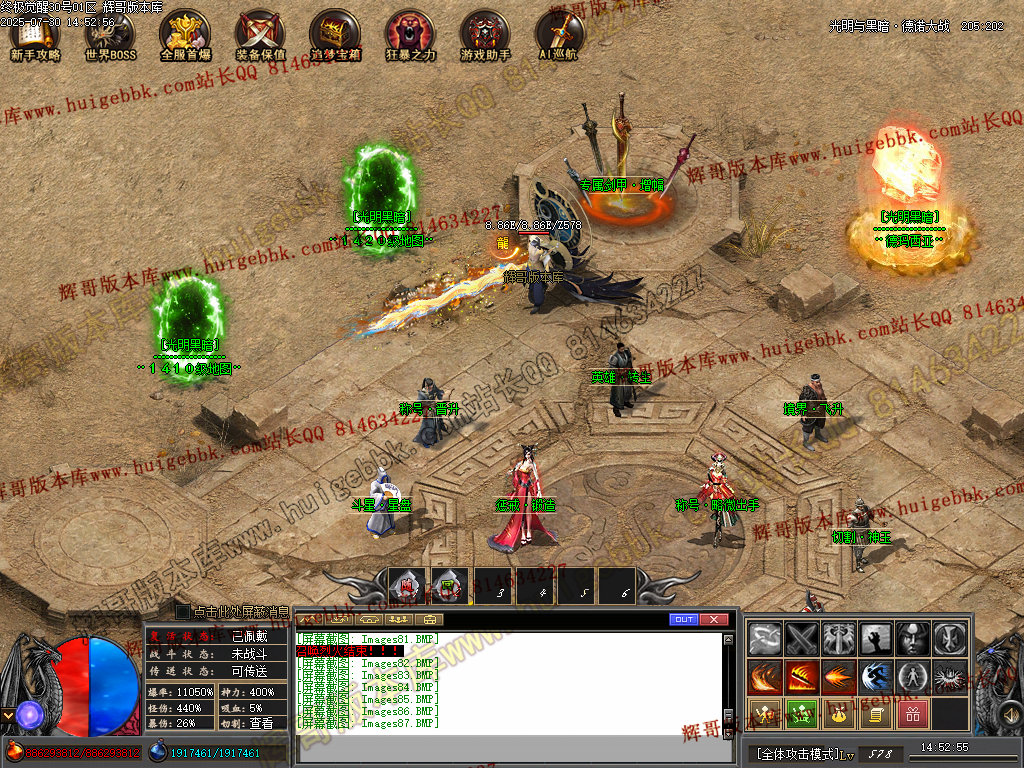Close the chat panel with red X
The image size is (1024, 768).
(713, 620)
